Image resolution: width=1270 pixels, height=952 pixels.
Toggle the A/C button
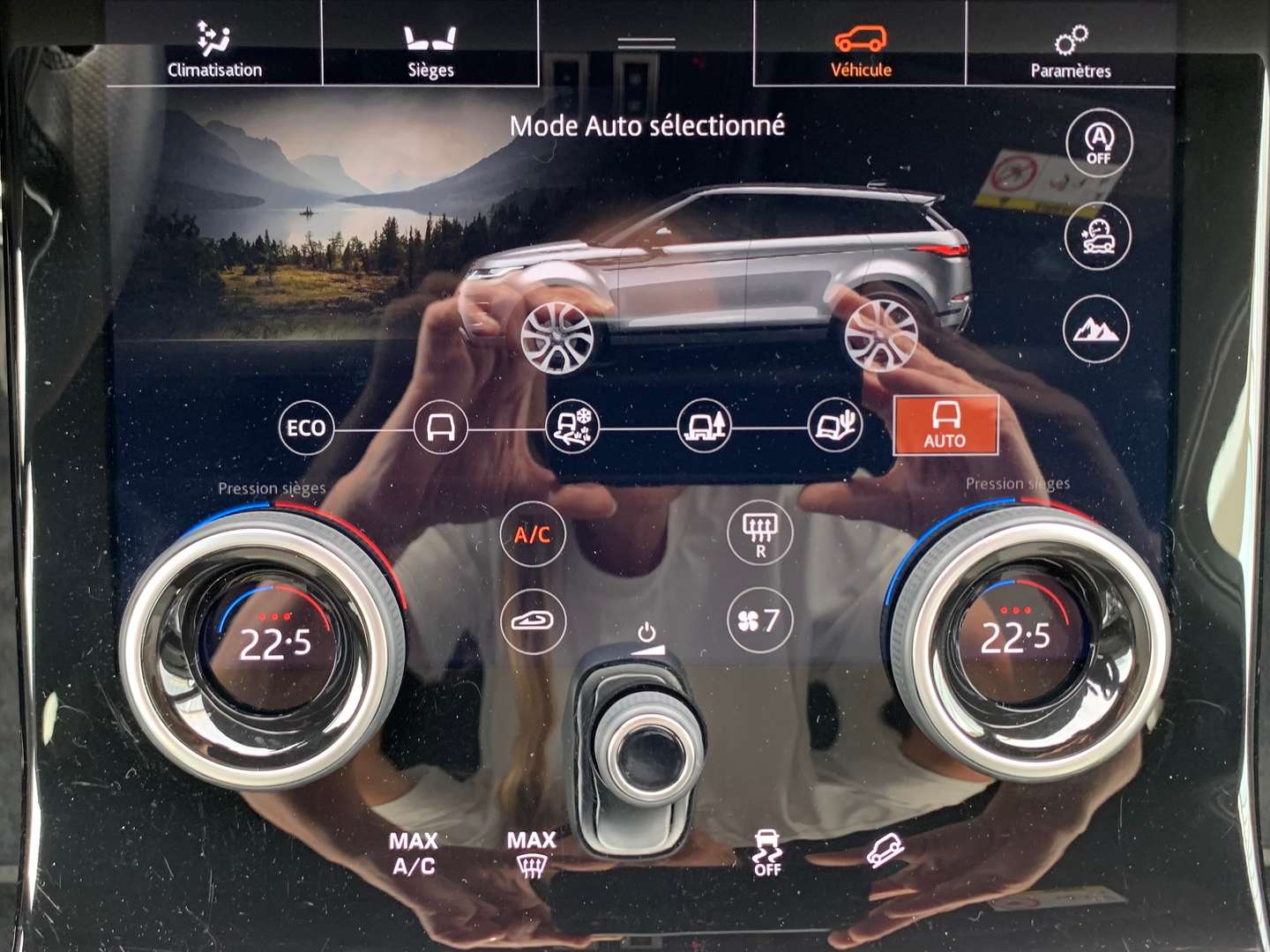point(532,535)
